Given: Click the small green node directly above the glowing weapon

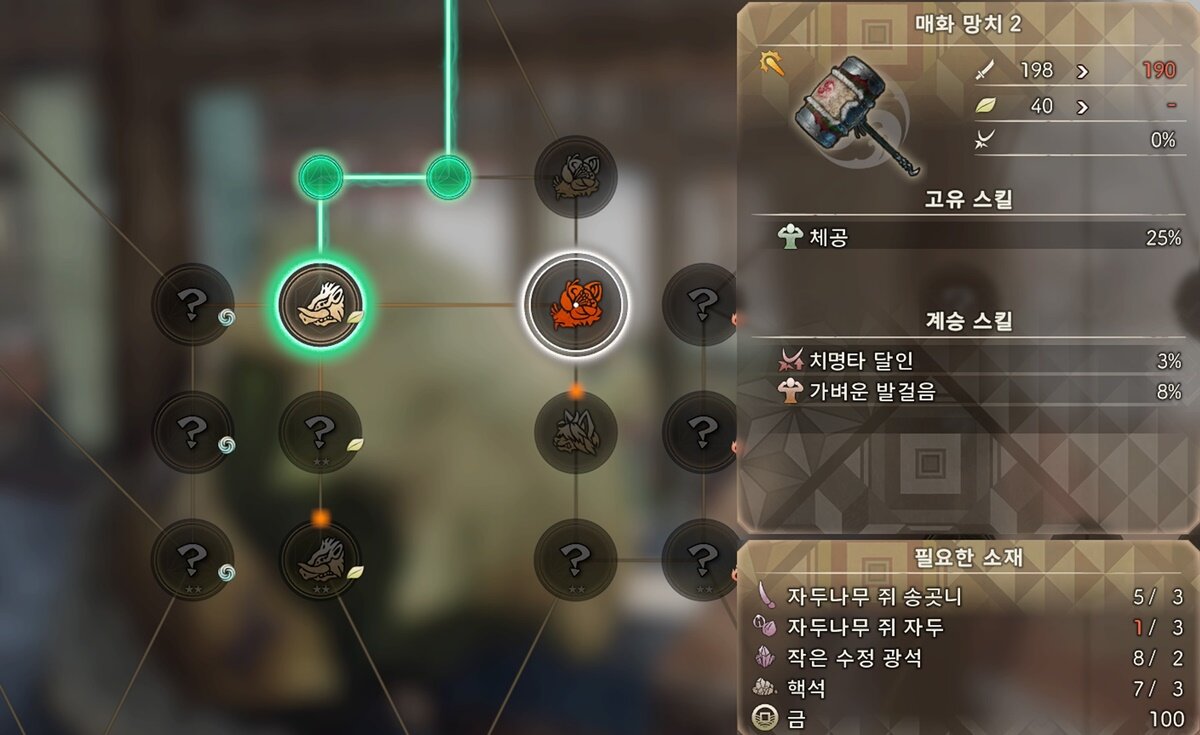Looking at the screenshot, I should pyautogui.click(x=320, y=177).
